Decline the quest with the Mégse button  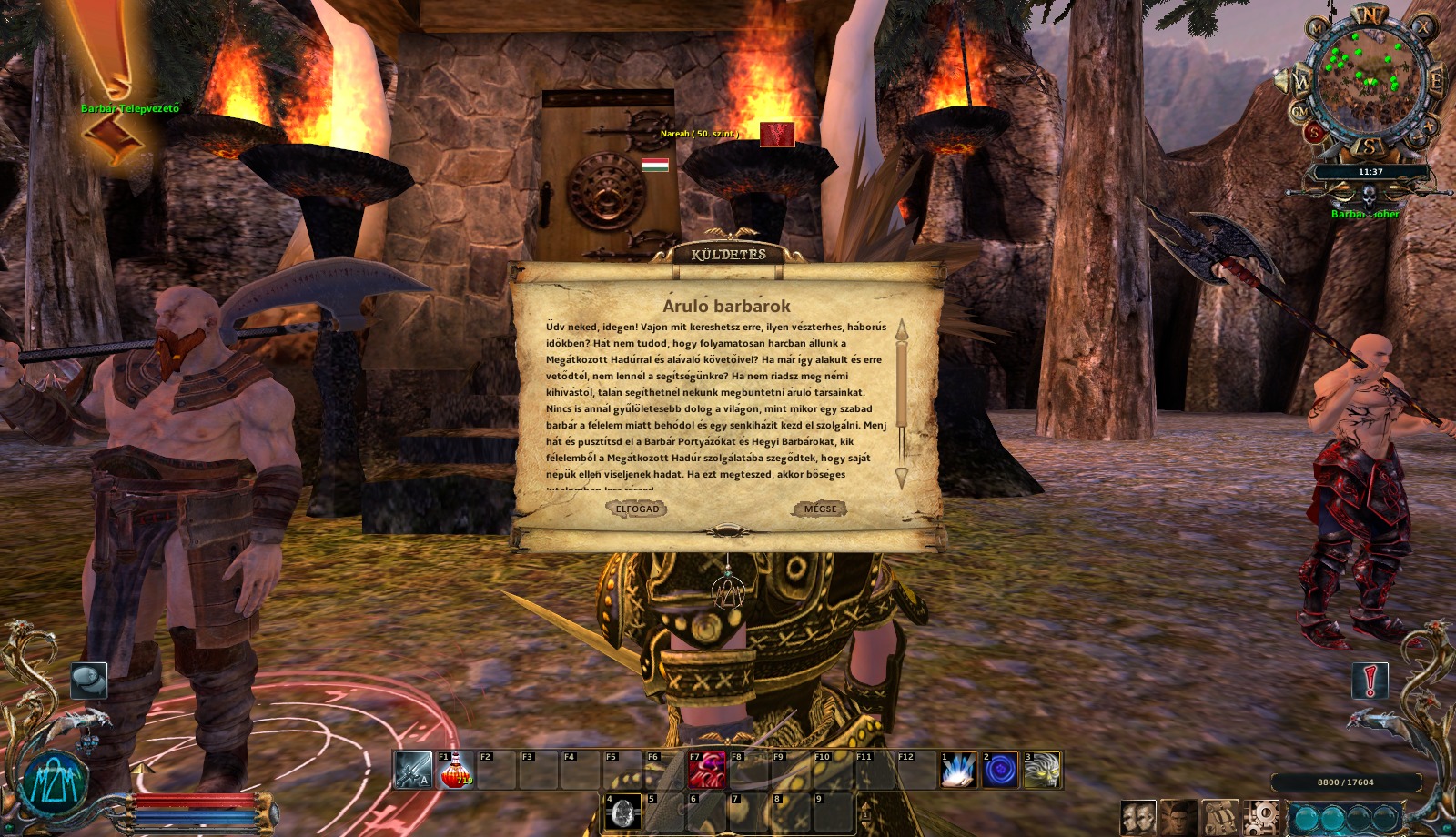click(820, 509)
